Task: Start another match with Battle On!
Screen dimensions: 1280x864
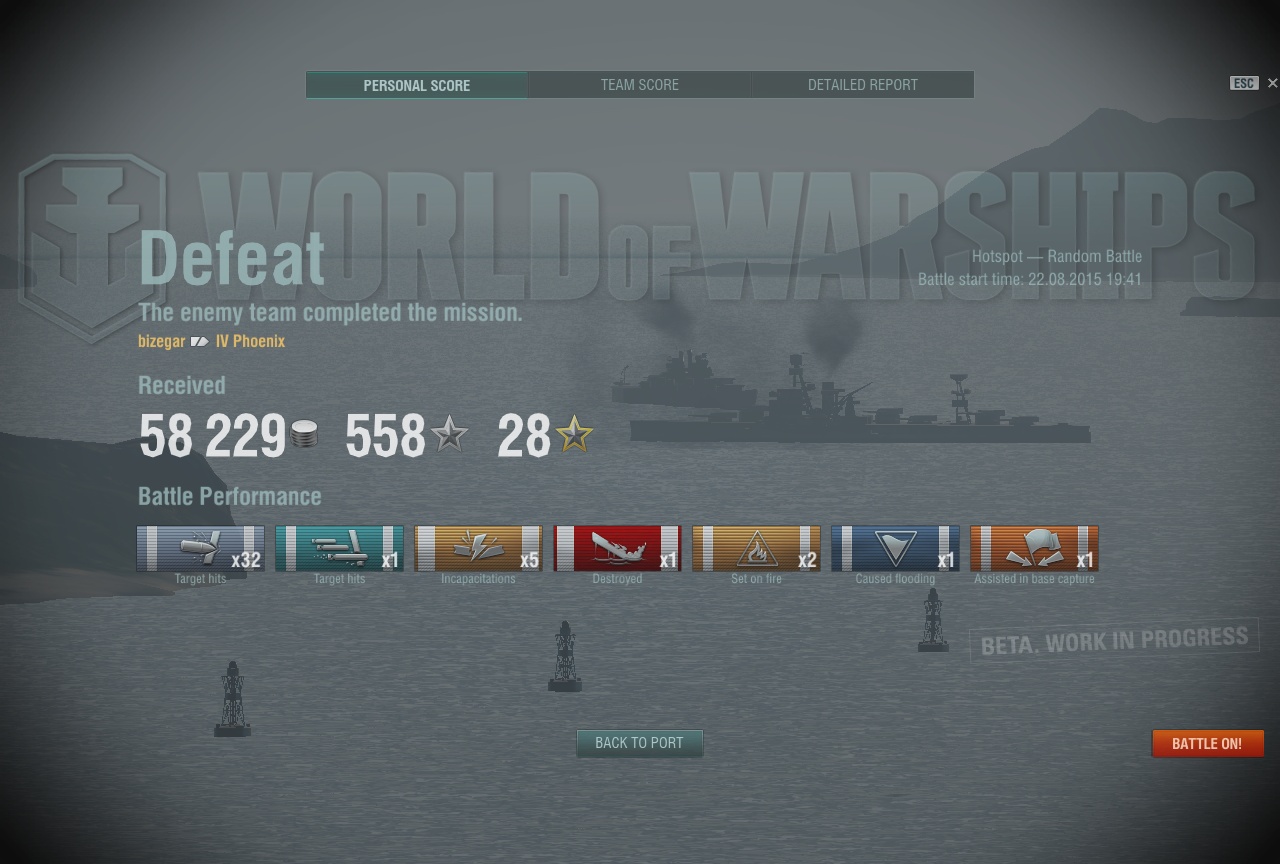Action: [1207, 744]
